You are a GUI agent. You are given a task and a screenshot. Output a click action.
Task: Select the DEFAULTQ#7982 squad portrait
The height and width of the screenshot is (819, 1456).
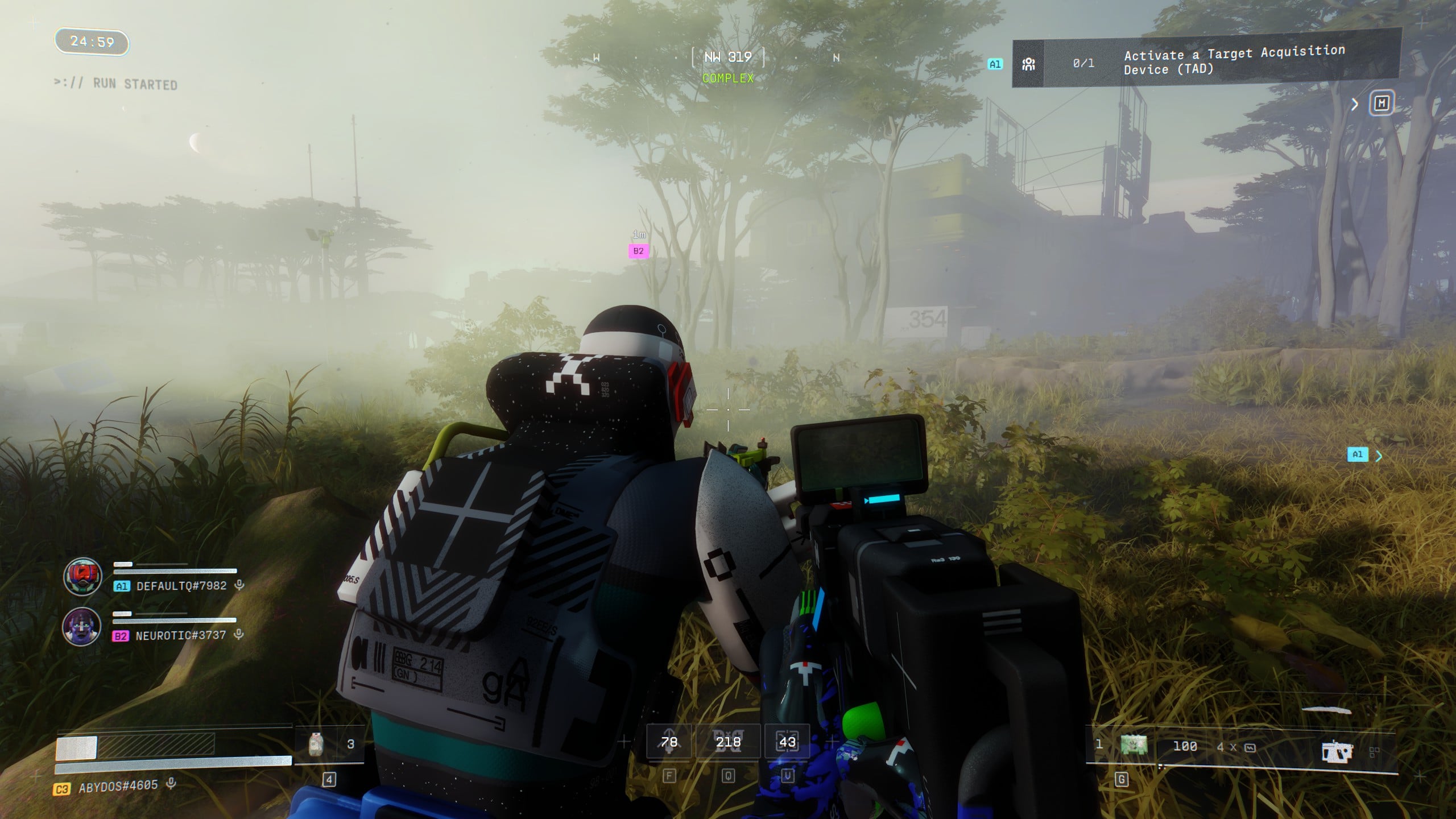pos(83,577)
